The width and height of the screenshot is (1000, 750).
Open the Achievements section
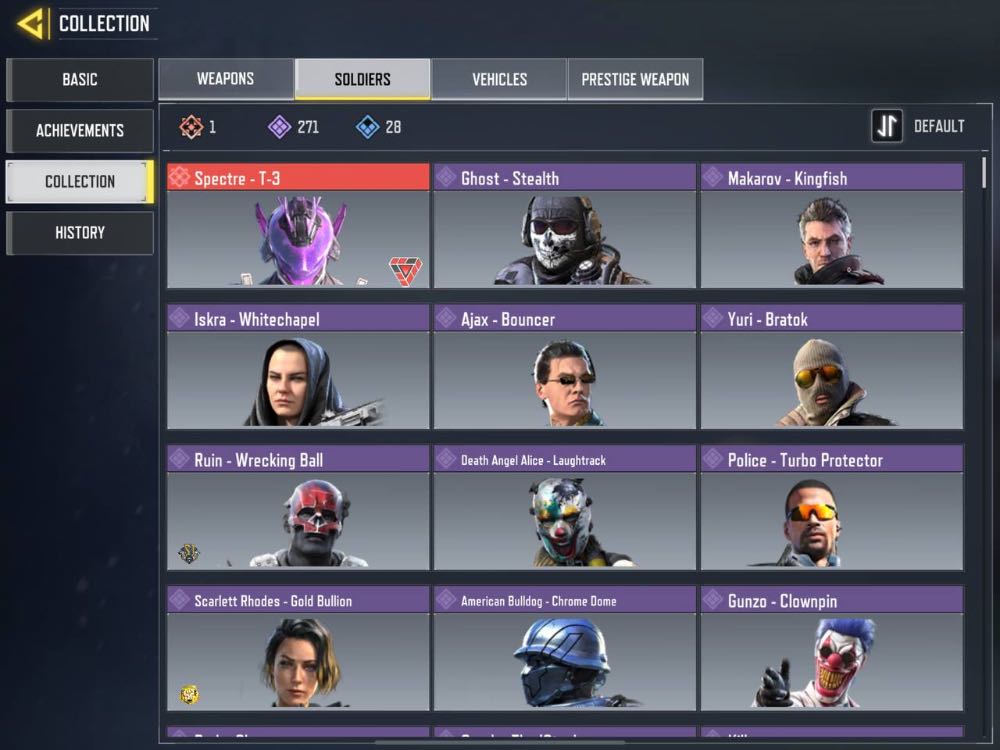[80, 130]
